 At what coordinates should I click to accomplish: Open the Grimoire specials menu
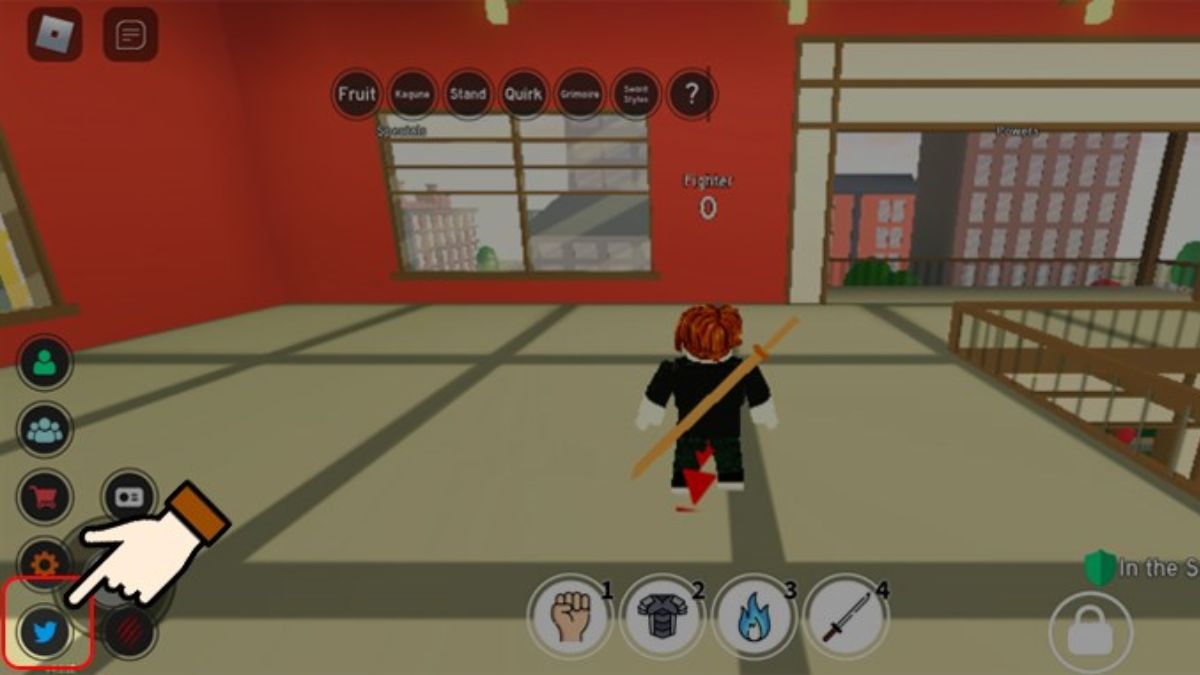pos(579,95)
